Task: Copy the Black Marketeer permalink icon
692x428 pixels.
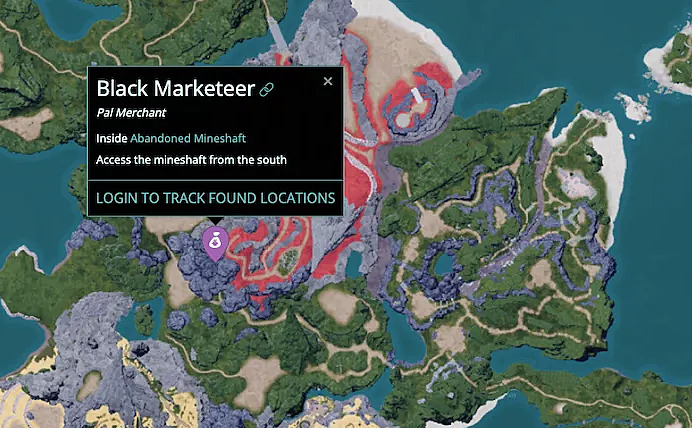Action: point(267,90)
